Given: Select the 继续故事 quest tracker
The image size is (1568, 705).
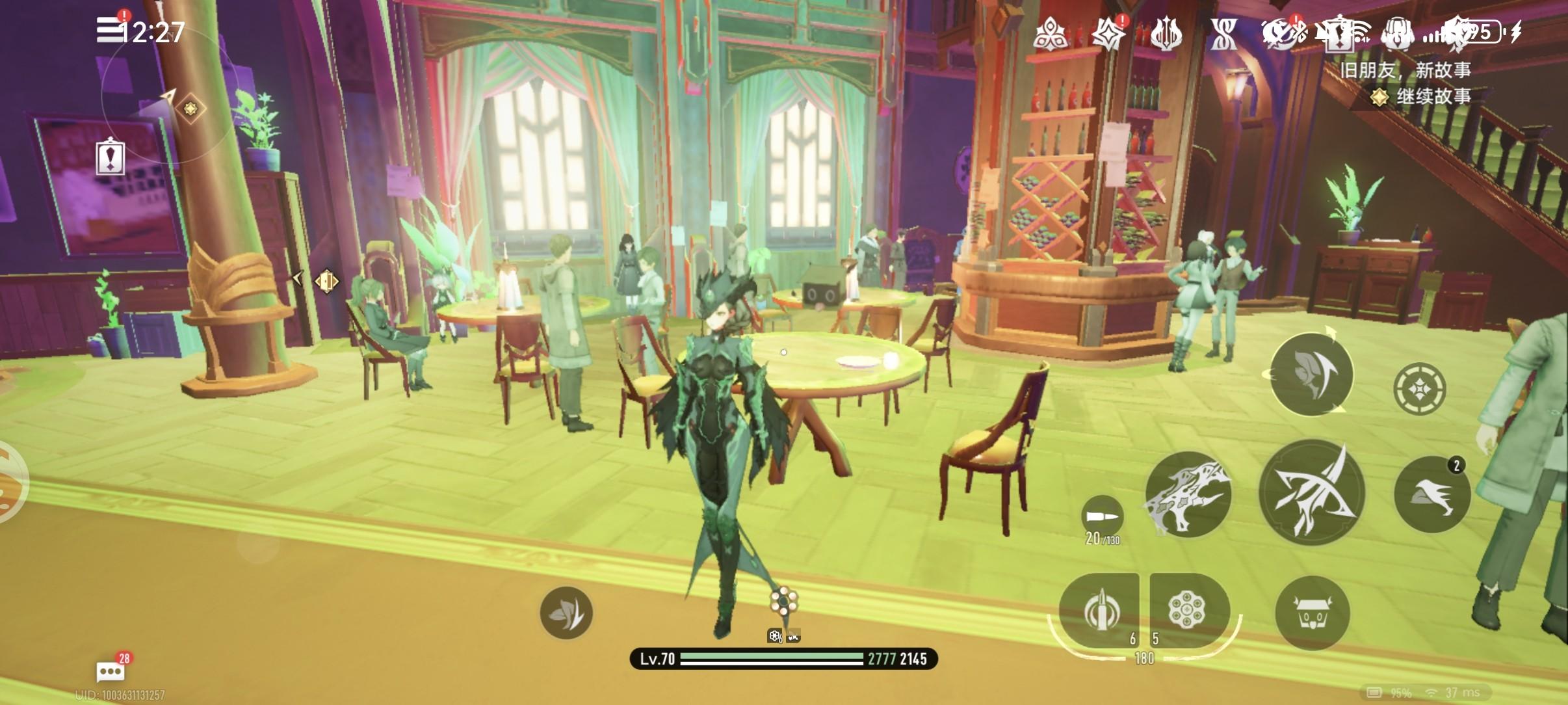Looking at the screenshot, I should (x=1424, y=97).
